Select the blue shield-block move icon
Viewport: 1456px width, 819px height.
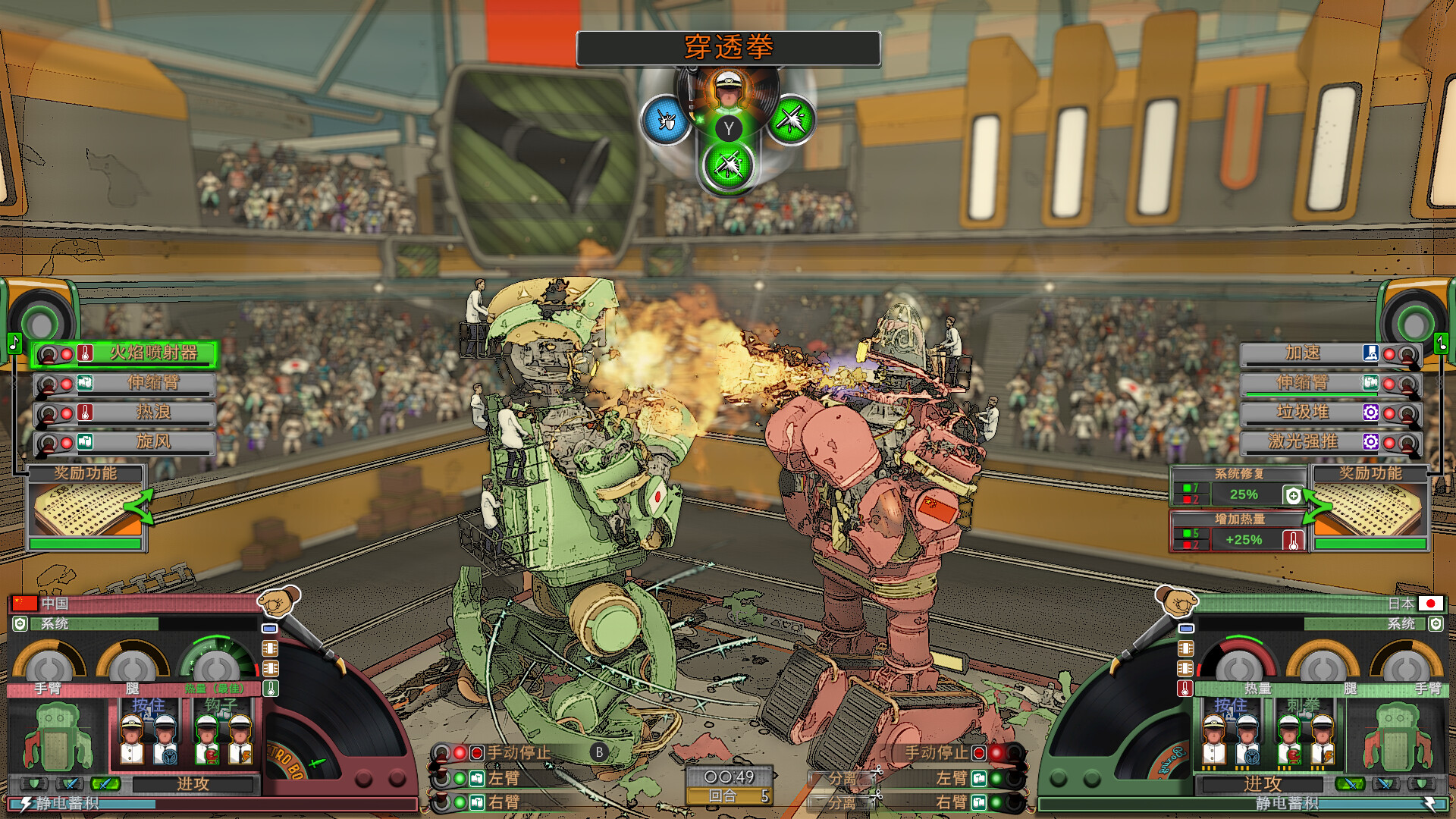pyautogui.click(x=666, y=120)
